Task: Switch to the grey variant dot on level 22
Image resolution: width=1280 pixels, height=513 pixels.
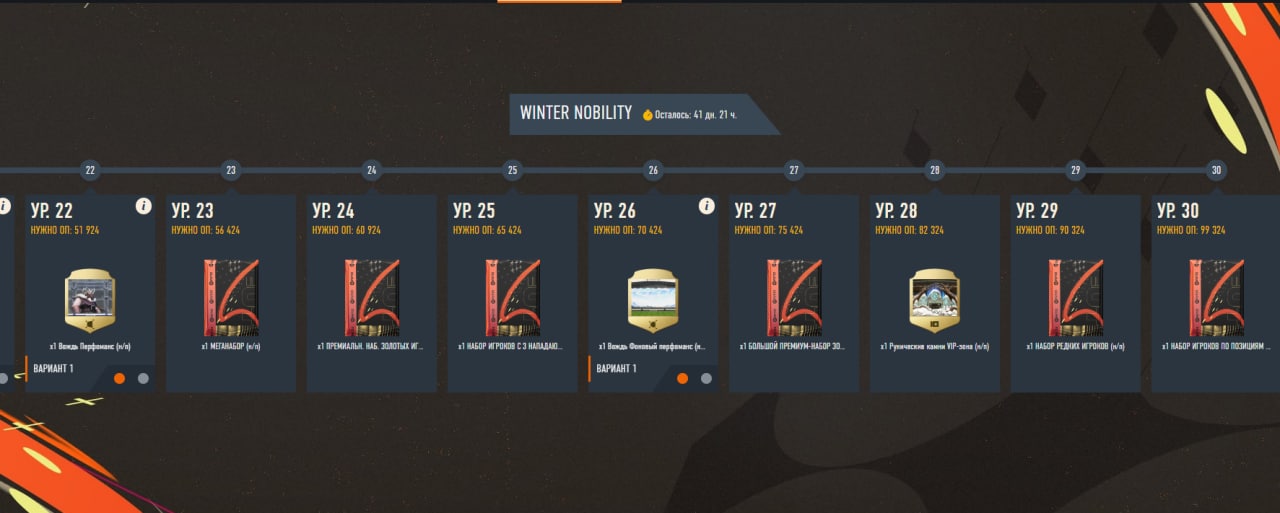Action: (x=143, y=378)
